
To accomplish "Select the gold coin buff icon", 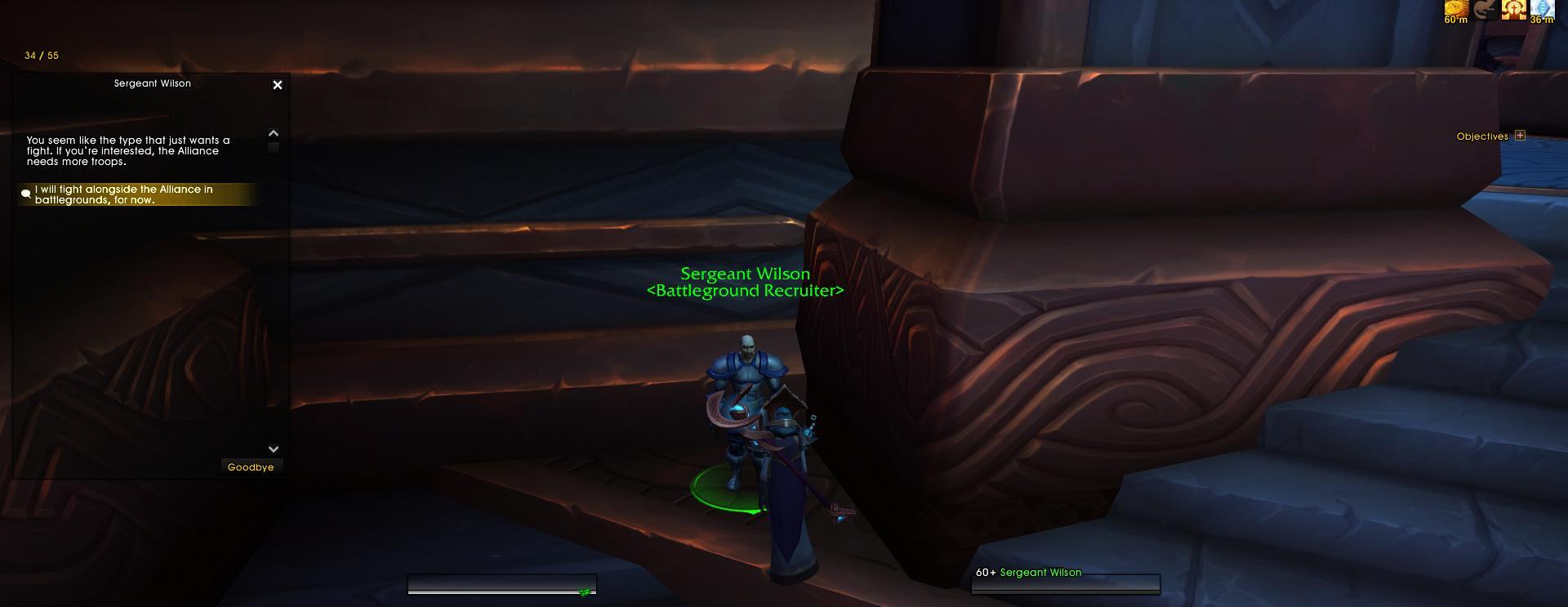I will (x=1455, y=9).
